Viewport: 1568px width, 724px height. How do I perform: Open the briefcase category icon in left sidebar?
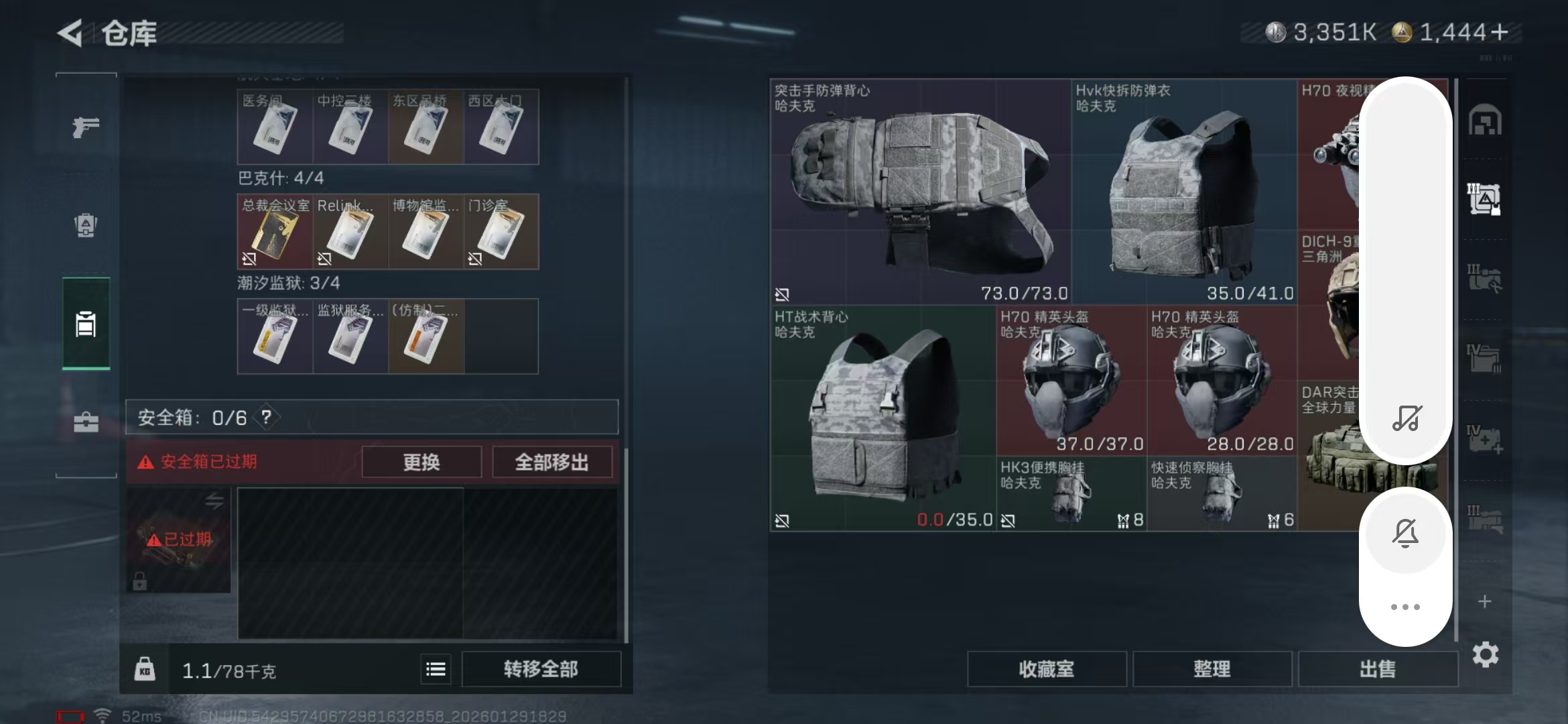pyautogui.click(x=85, y=422)
